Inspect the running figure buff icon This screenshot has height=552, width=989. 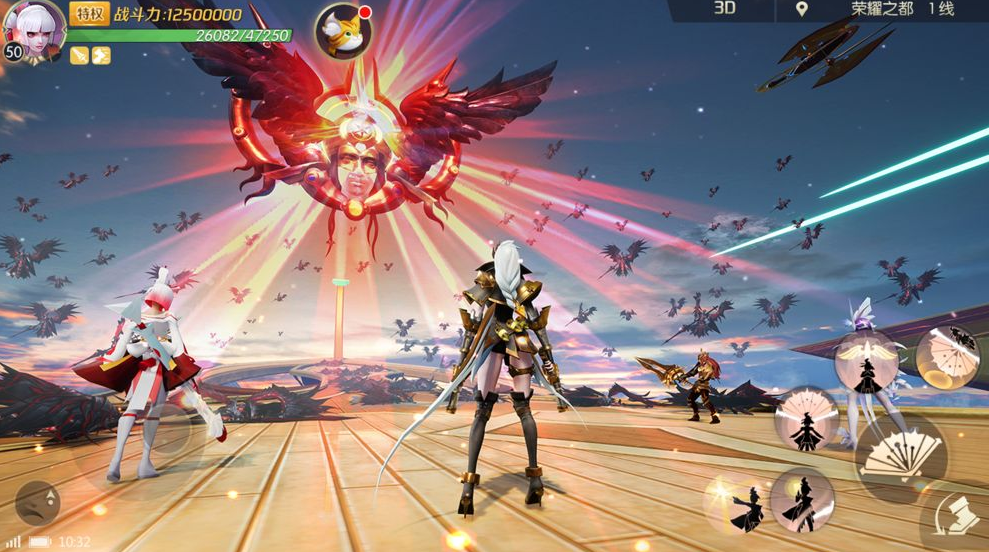point(101,55)
